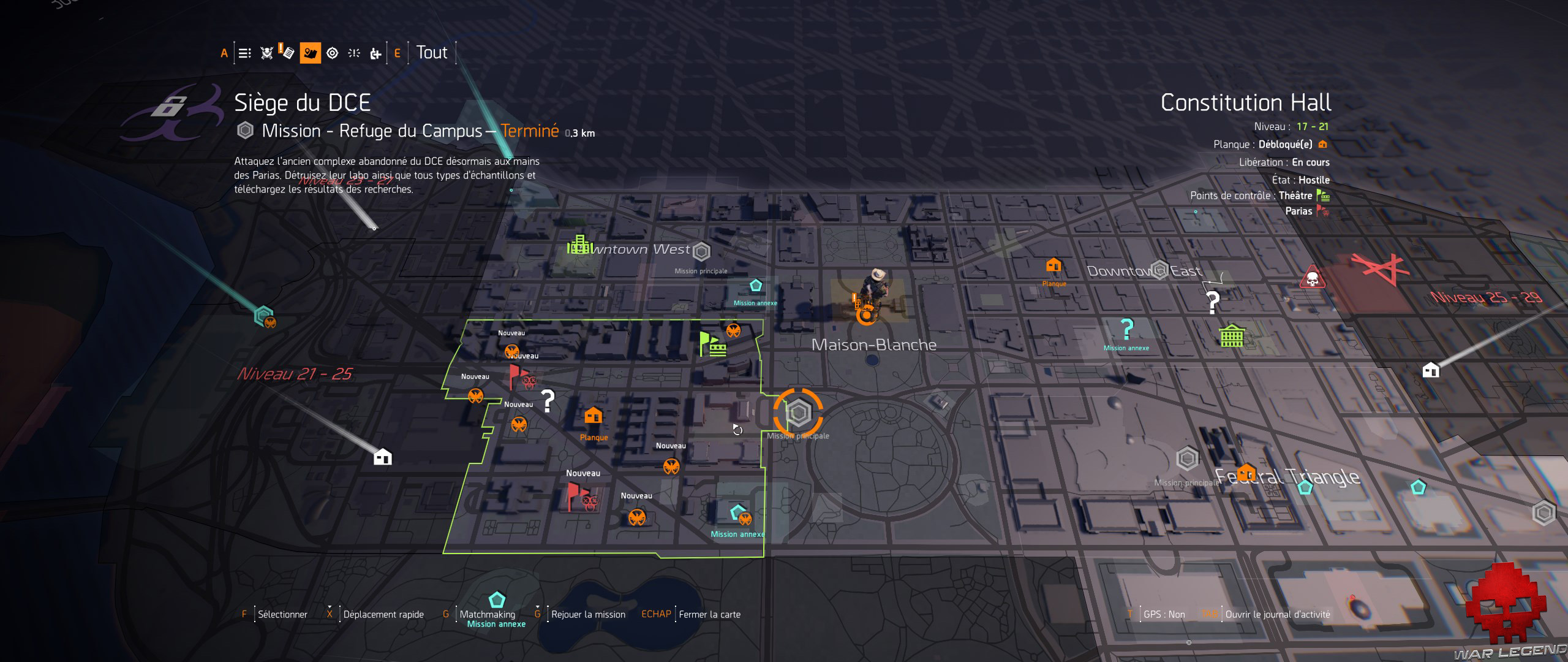Click the crosshair targeting filter icon
1568x662 pixels.
pyautogui.click(x=332, y=54)
